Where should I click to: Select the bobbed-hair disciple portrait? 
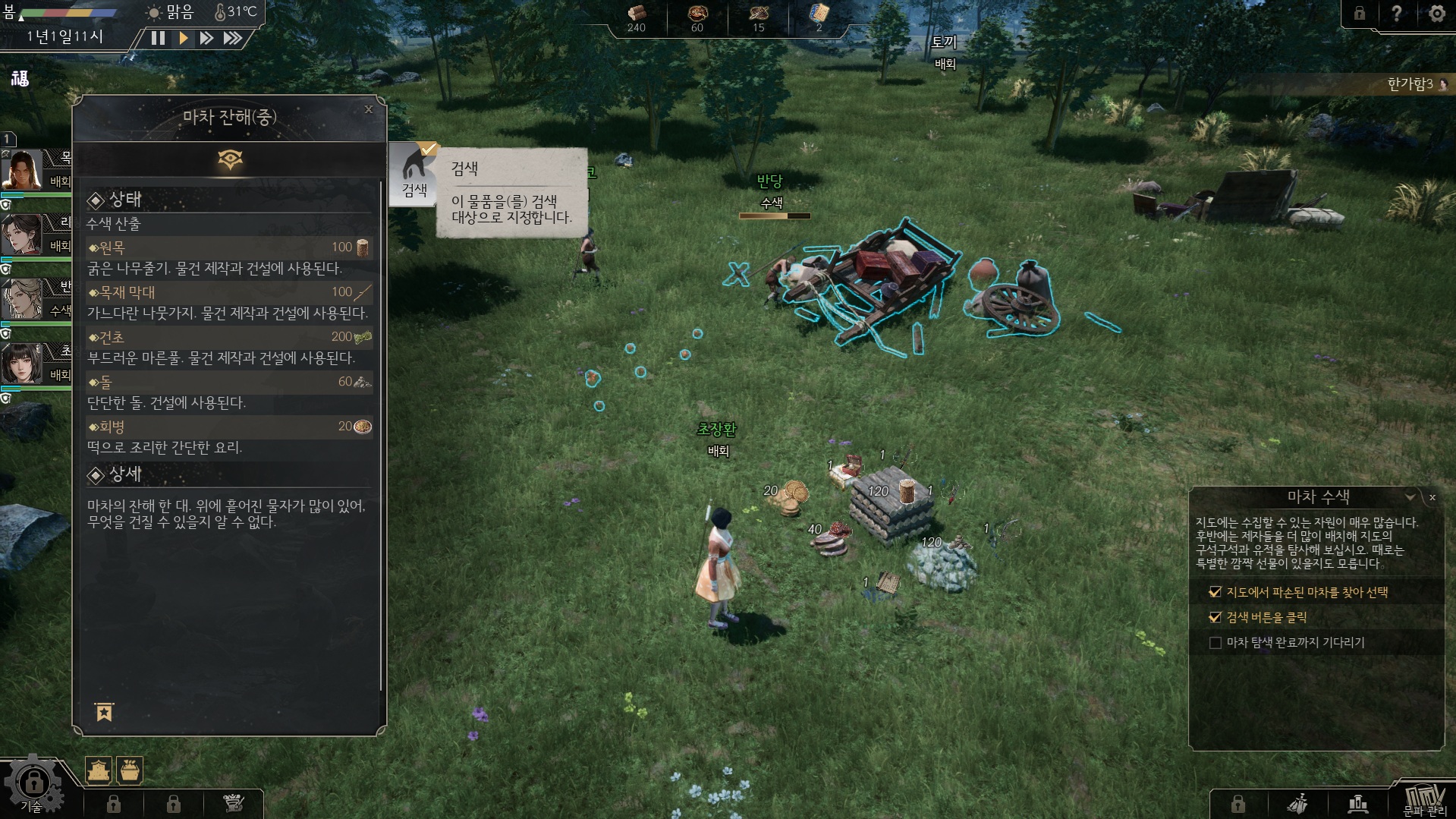click(x=23, y=364)
